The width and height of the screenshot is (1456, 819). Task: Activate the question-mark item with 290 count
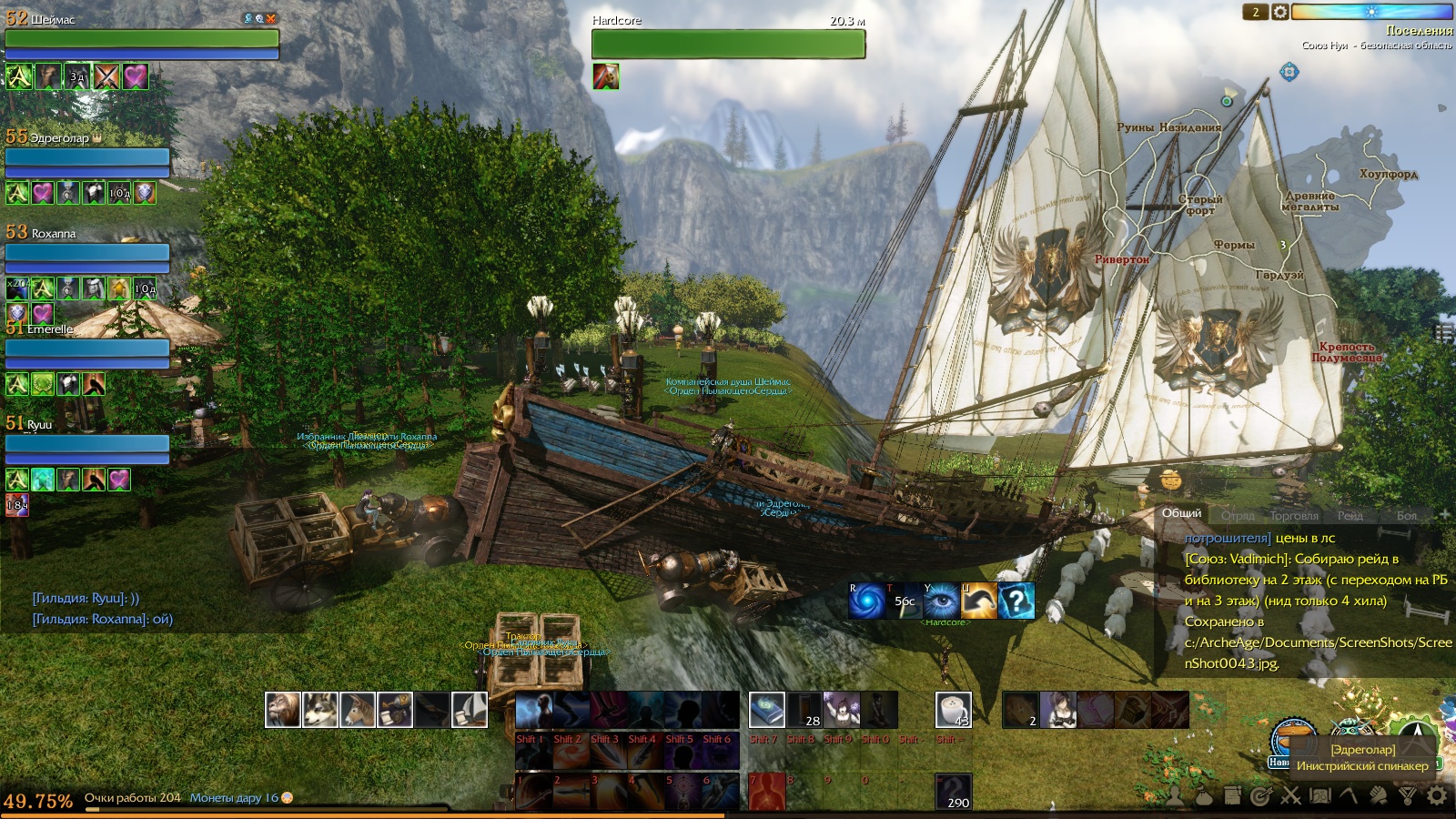pyautogui.click(x=953, y=791)
